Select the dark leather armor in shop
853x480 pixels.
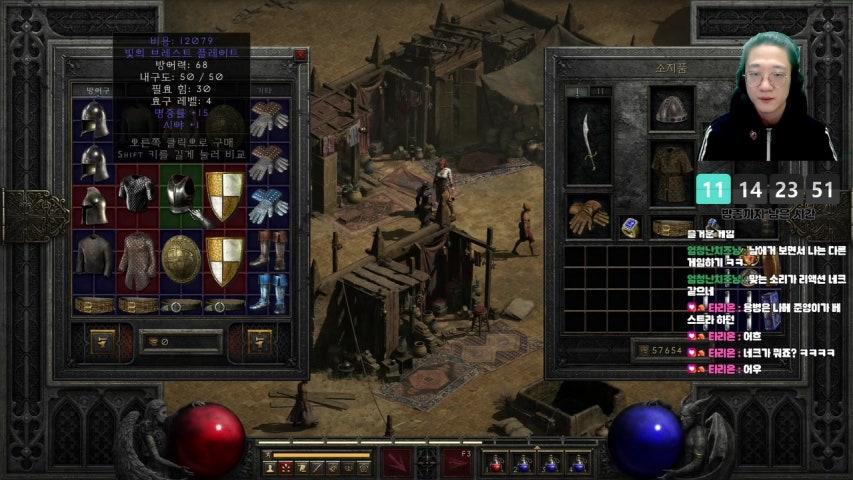94,257
